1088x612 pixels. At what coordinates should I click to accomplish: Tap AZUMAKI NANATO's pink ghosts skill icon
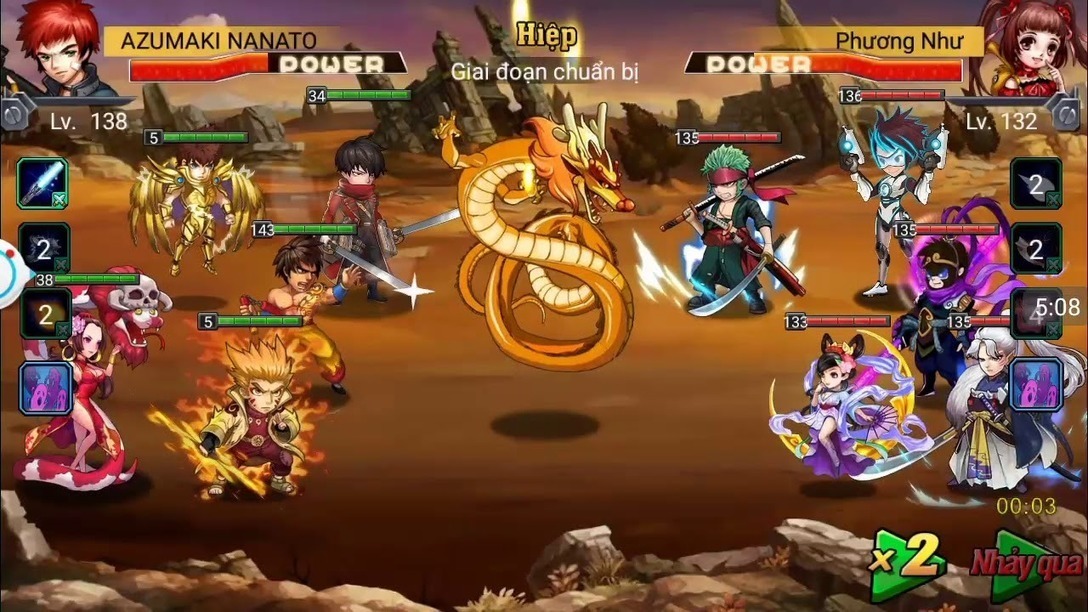(x=45, y=388)
